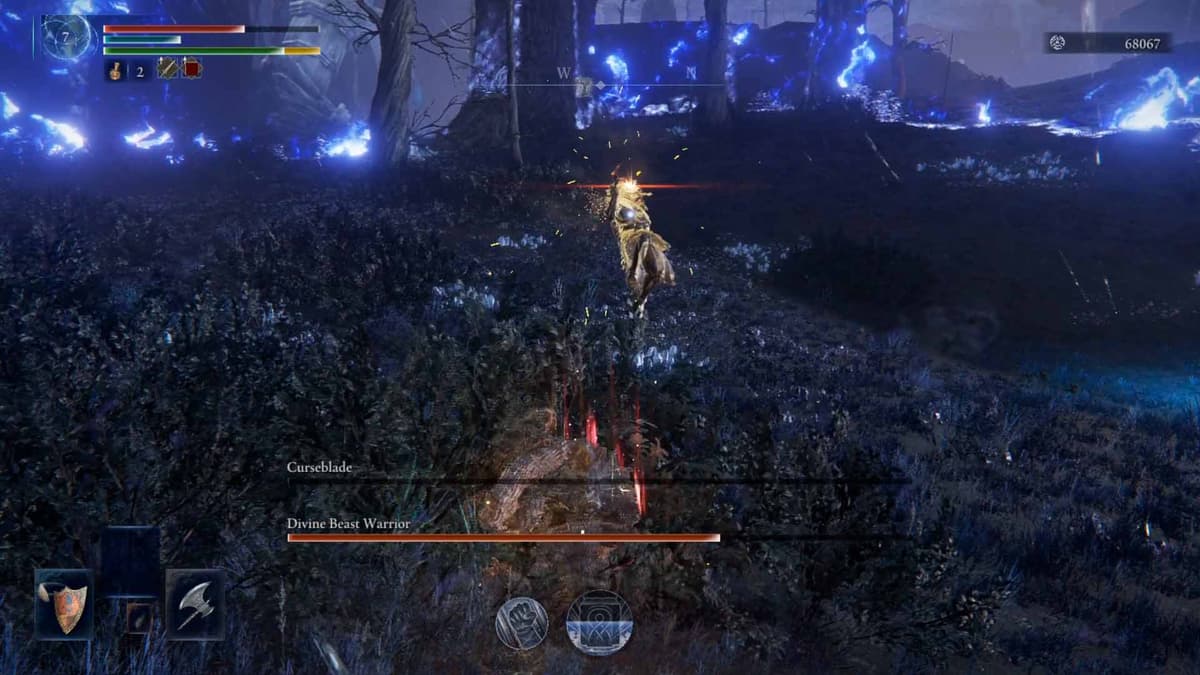Click the red square buff icon
1200x675 pixels.
(191, 69)
